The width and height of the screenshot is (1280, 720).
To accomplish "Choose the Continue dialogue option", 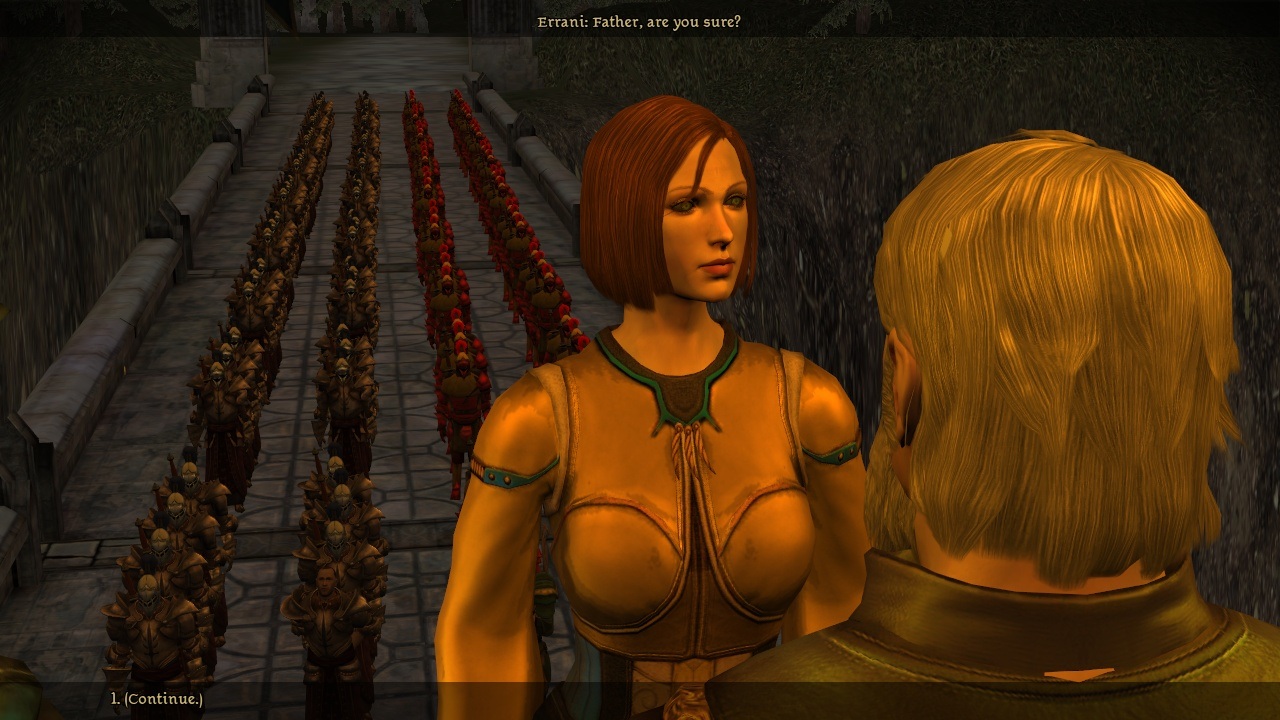I will (157, 699).
